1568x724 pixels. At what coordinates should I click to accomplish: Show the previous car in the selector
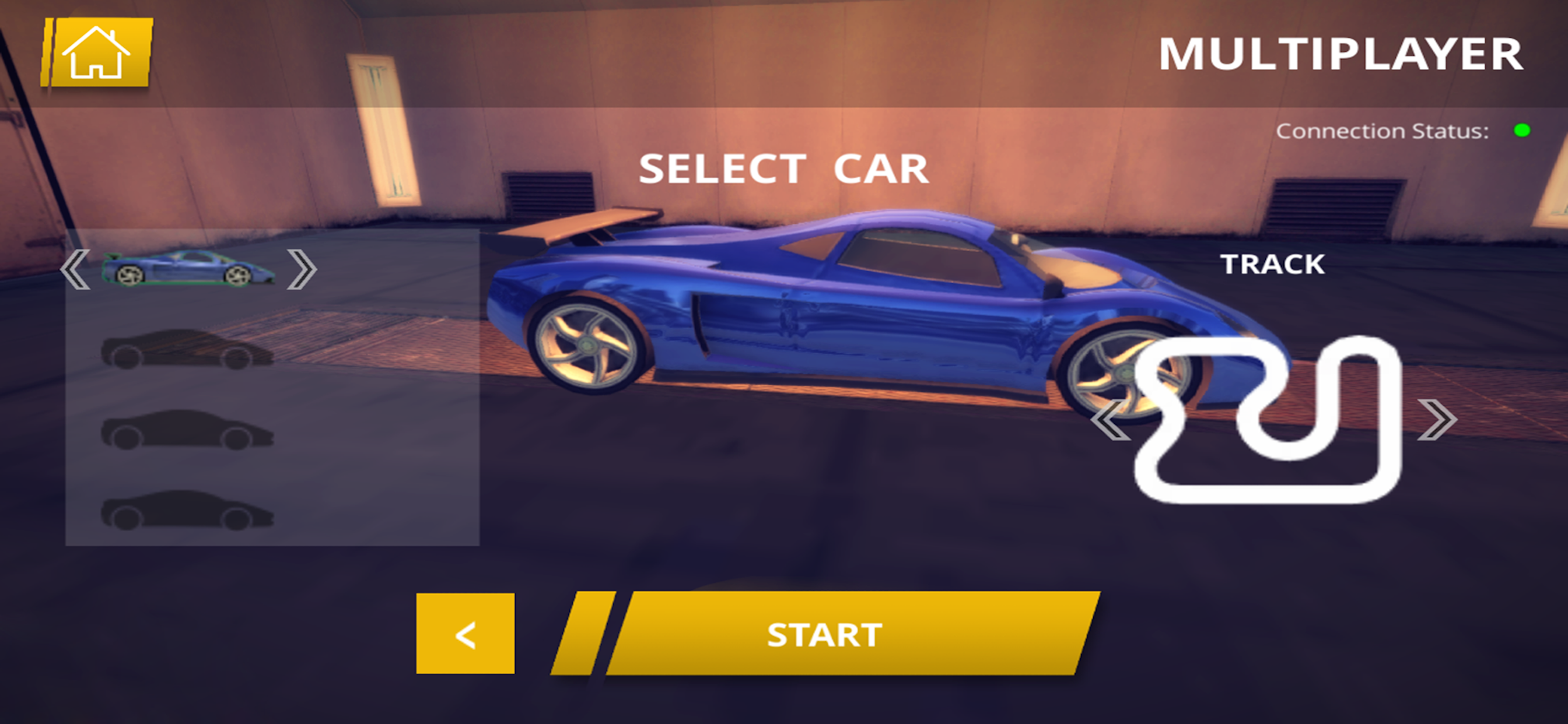pyautogui.click(x=75, y=269)
